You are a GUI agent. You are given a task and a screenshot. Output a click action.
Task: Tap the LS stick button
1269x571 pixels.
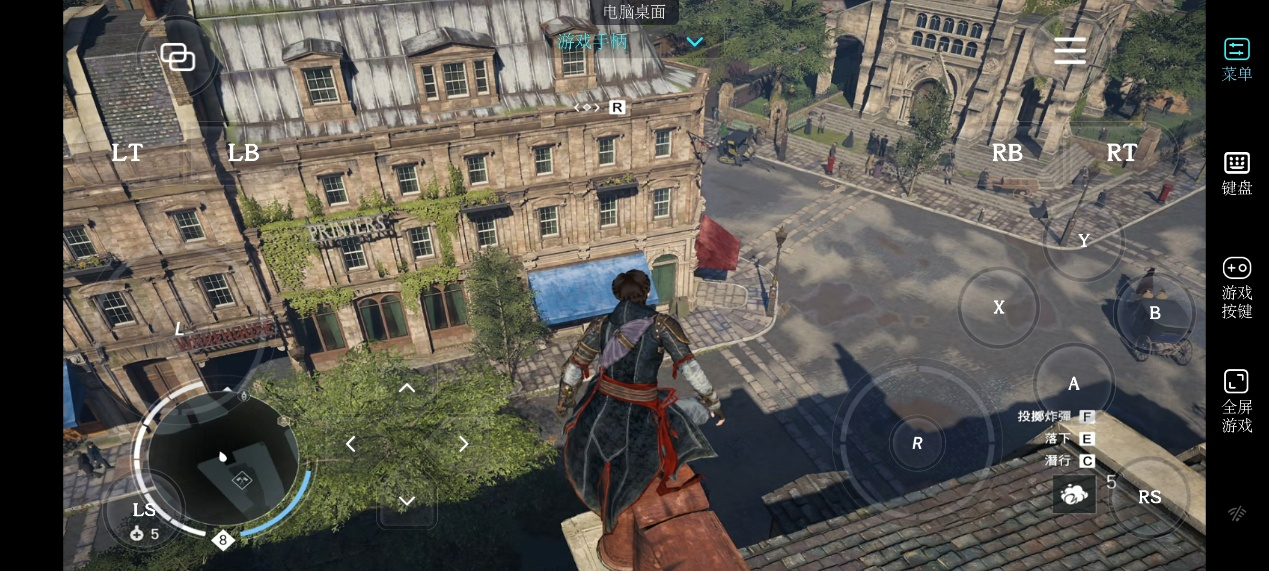click(144, 510)
